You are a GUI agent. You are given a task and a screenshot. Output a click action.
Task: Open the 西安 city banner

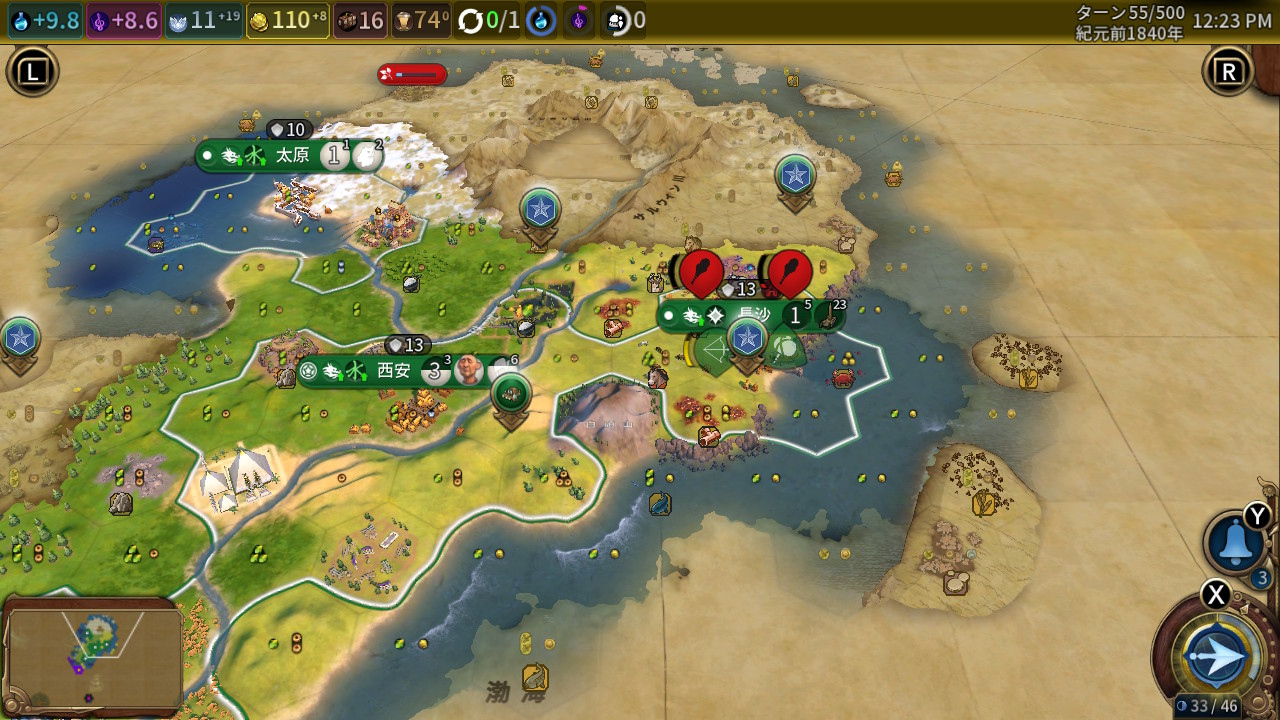(392, 371)
